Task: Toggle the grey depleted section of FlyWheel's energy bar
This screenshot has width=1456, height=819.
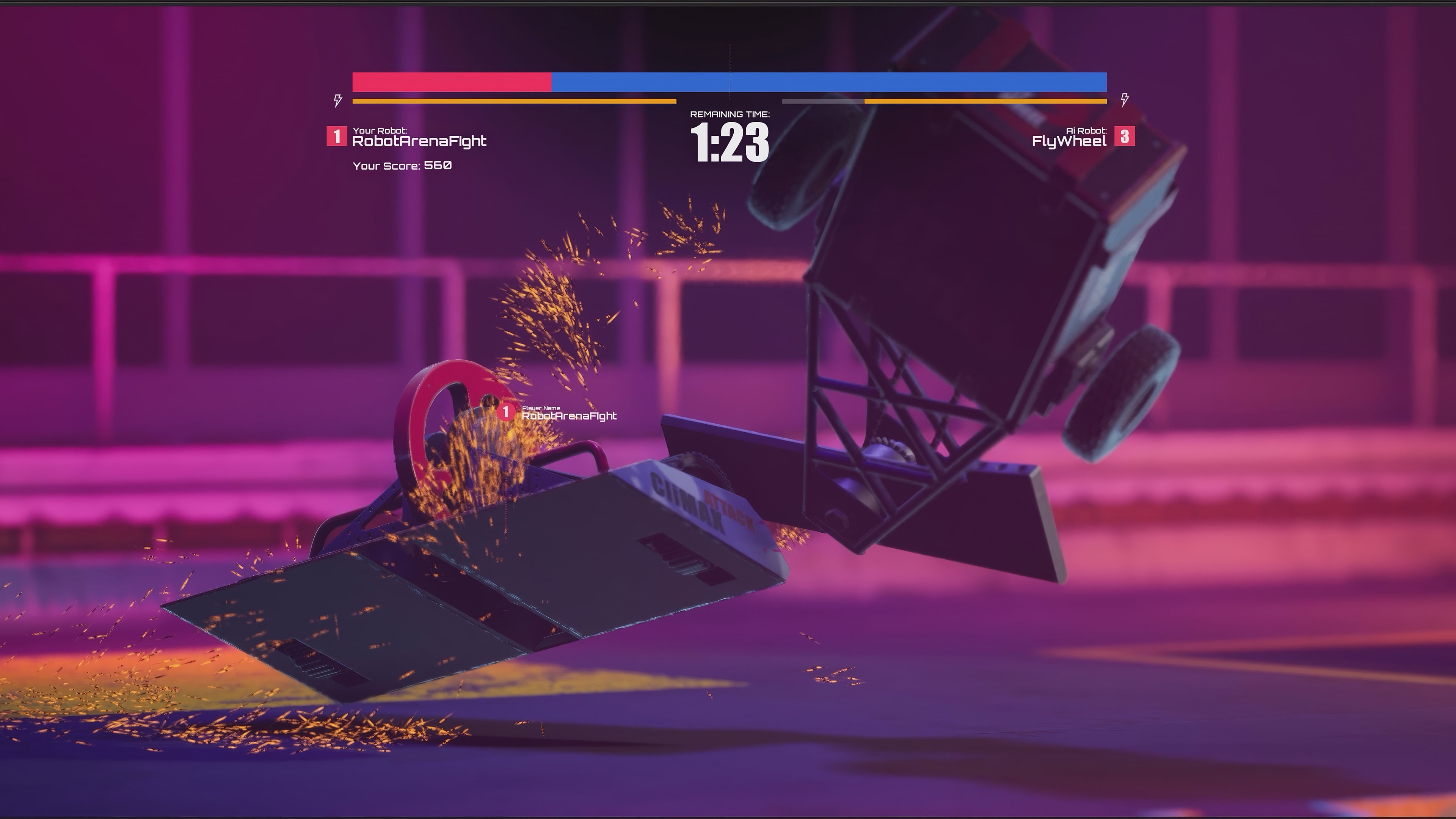Action: 822,102
